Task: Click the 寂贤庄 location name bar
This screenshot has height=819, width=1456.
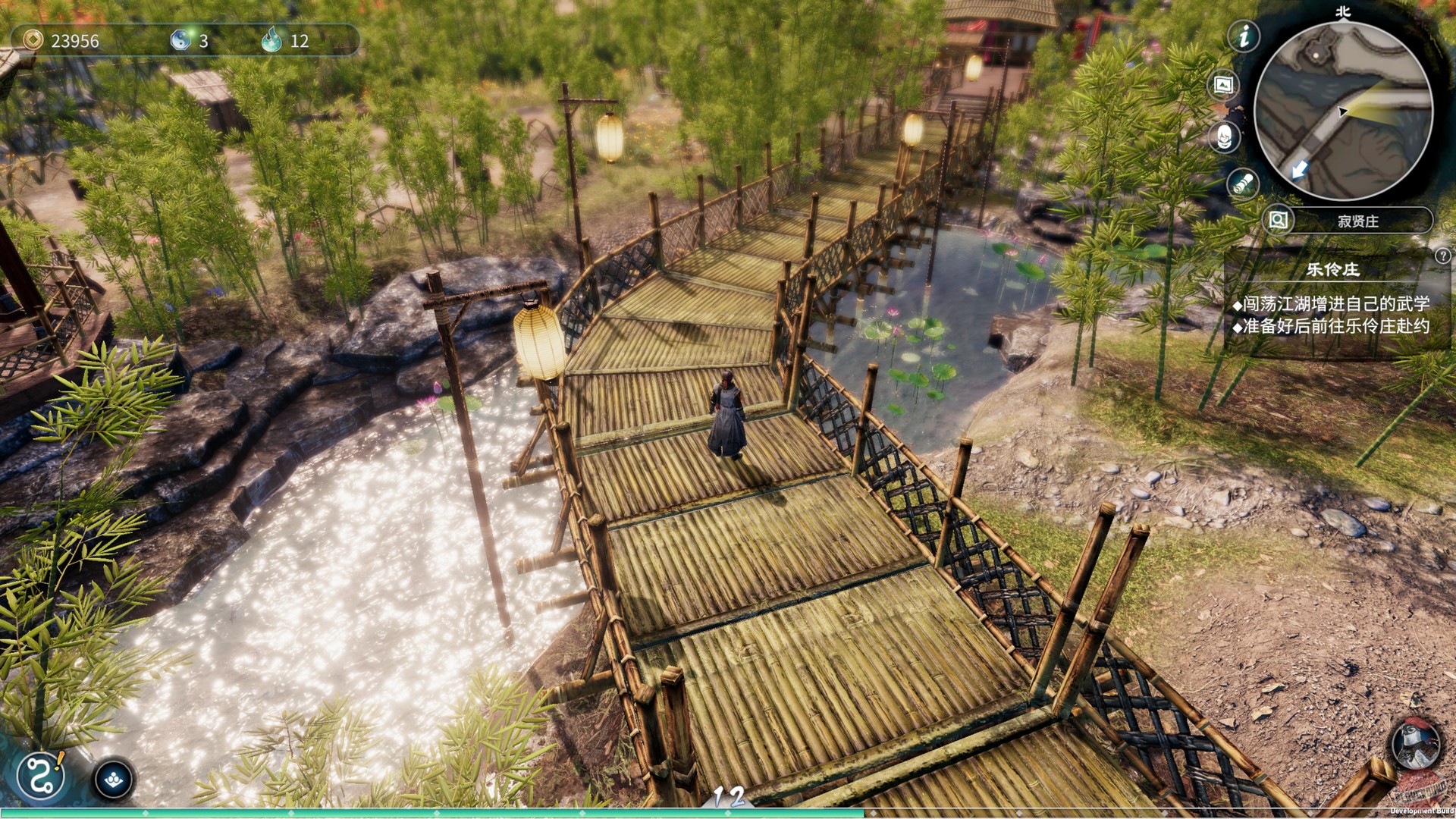Action: point(1357,221)
